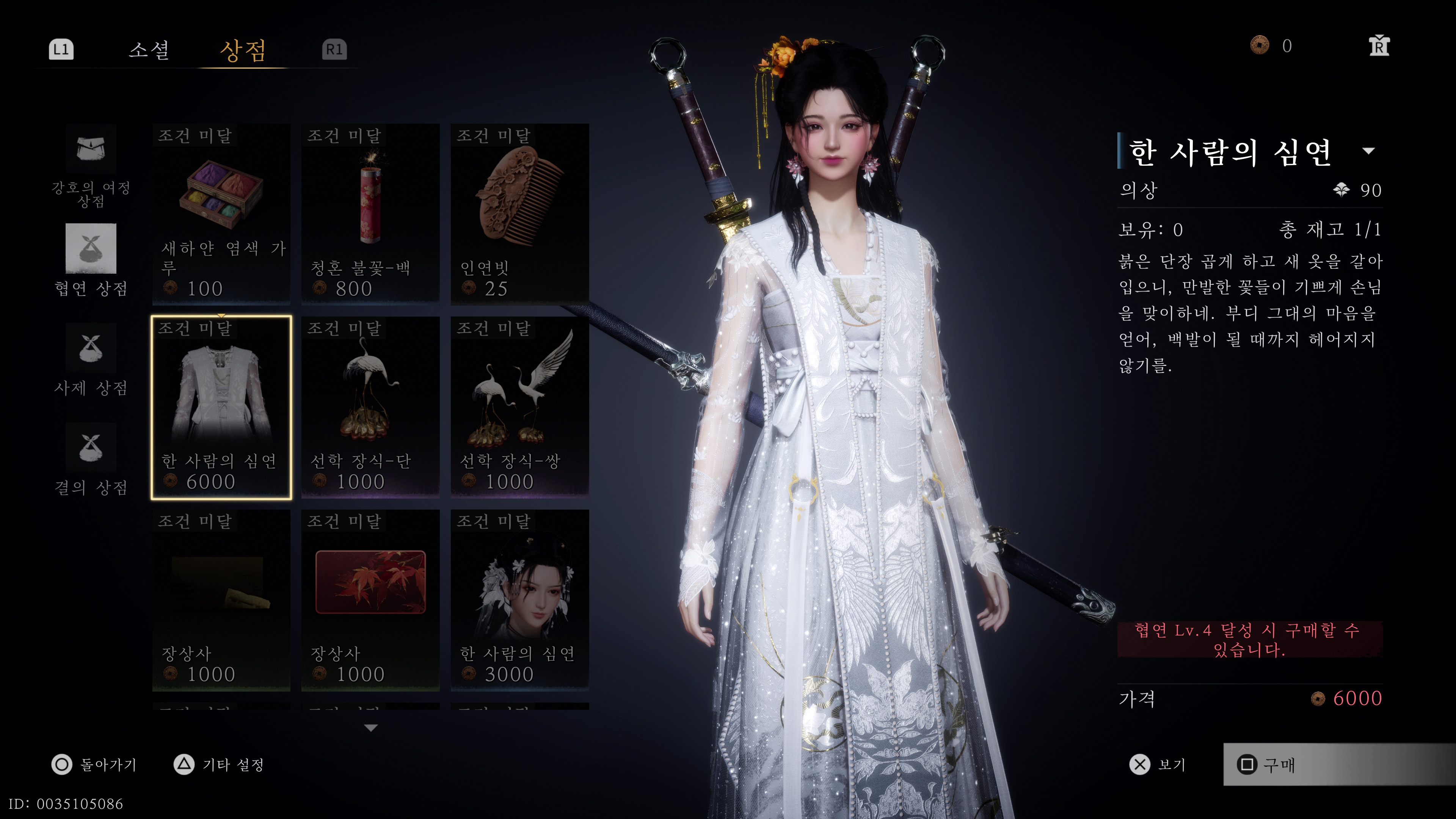Select the 선학 장식-단 single crane ornament
This screenshot has height=819, width=1456.
(370, 407)
